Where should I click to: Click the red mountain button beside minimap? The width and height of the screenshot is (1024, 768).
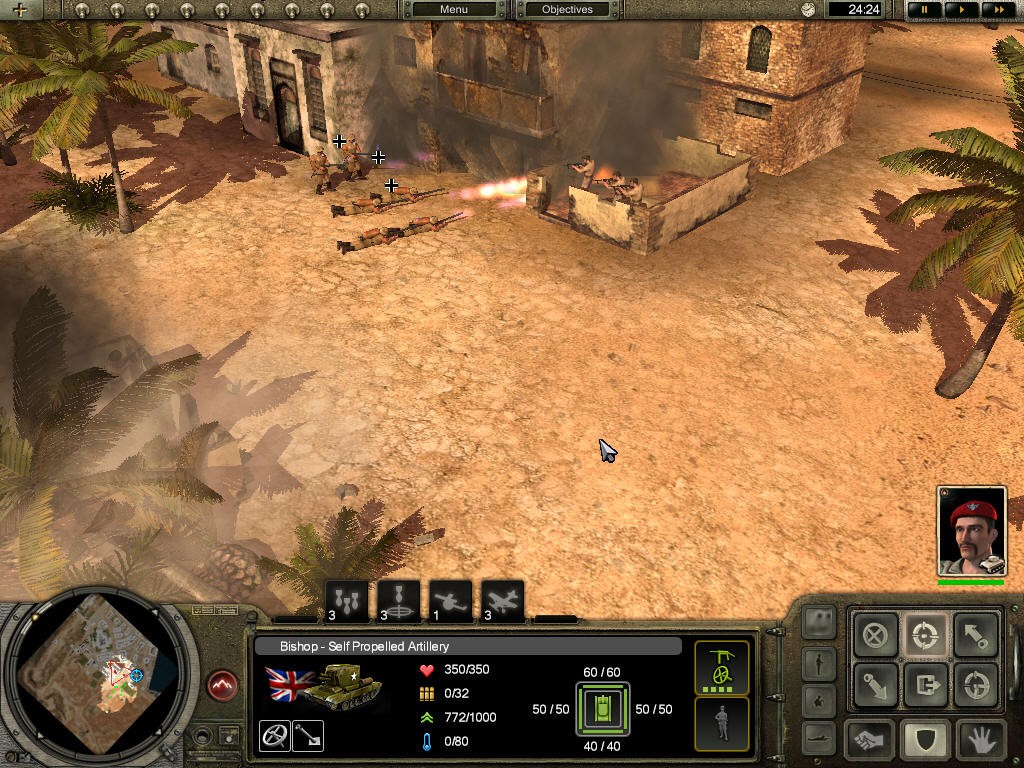pos(223,686)
